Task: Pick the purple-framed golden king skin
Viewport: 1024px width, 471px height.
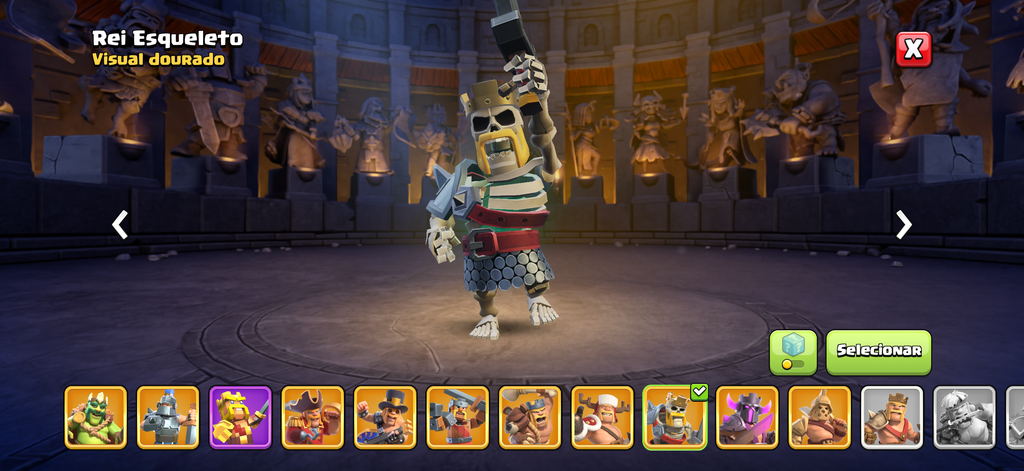Action: pos(240,416)
